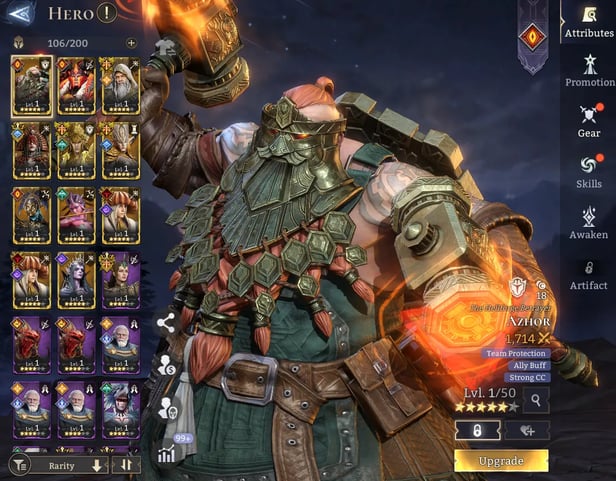This screenshot has height=481, width=616.
Task: Select the first gold hero card
Action: coord(32,85)
